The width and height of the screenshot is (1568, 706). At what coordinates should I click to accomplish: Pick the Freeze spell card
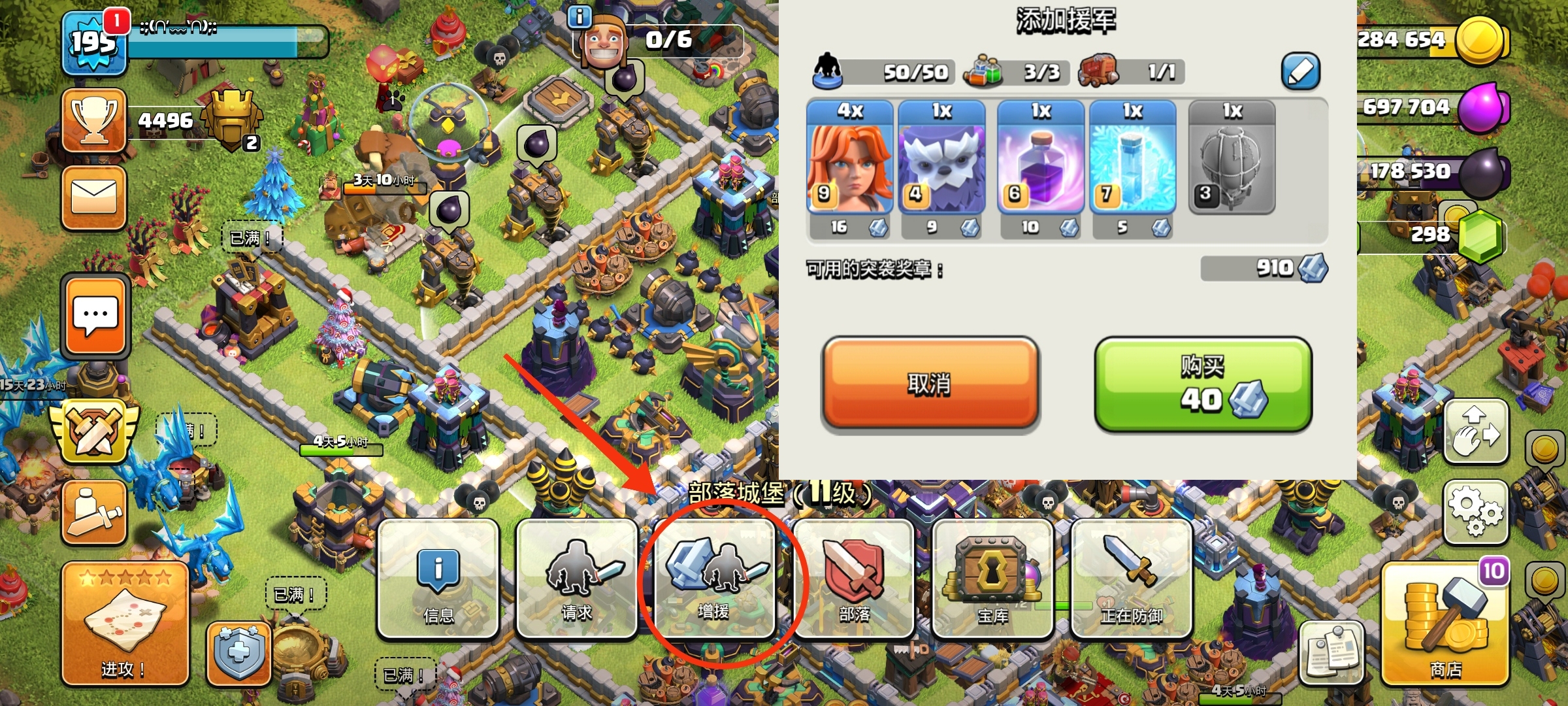point(1132,158)
